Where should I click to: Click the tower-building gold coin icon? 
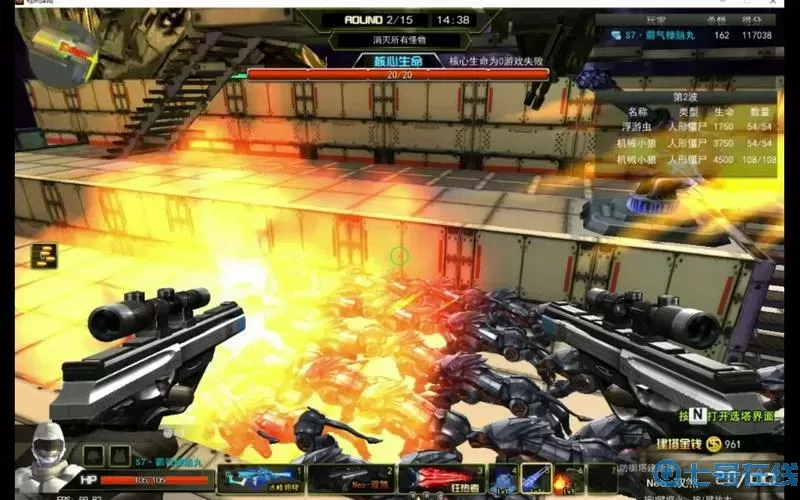(713, 444)
